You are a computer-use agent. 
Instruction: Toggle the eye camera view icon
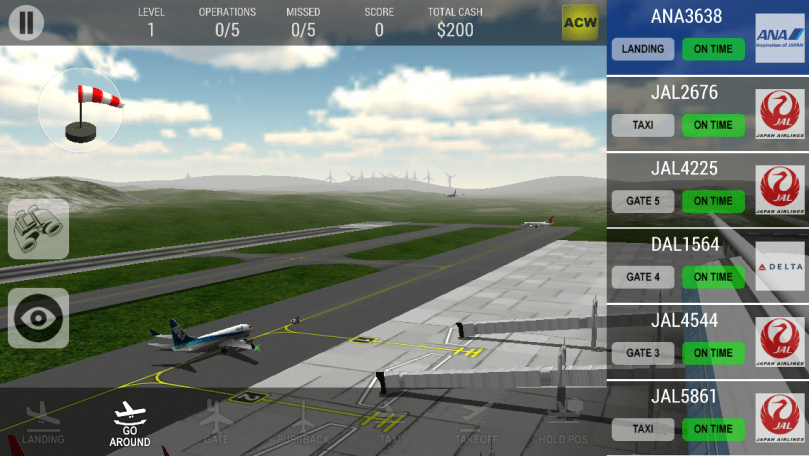point(39,318)
